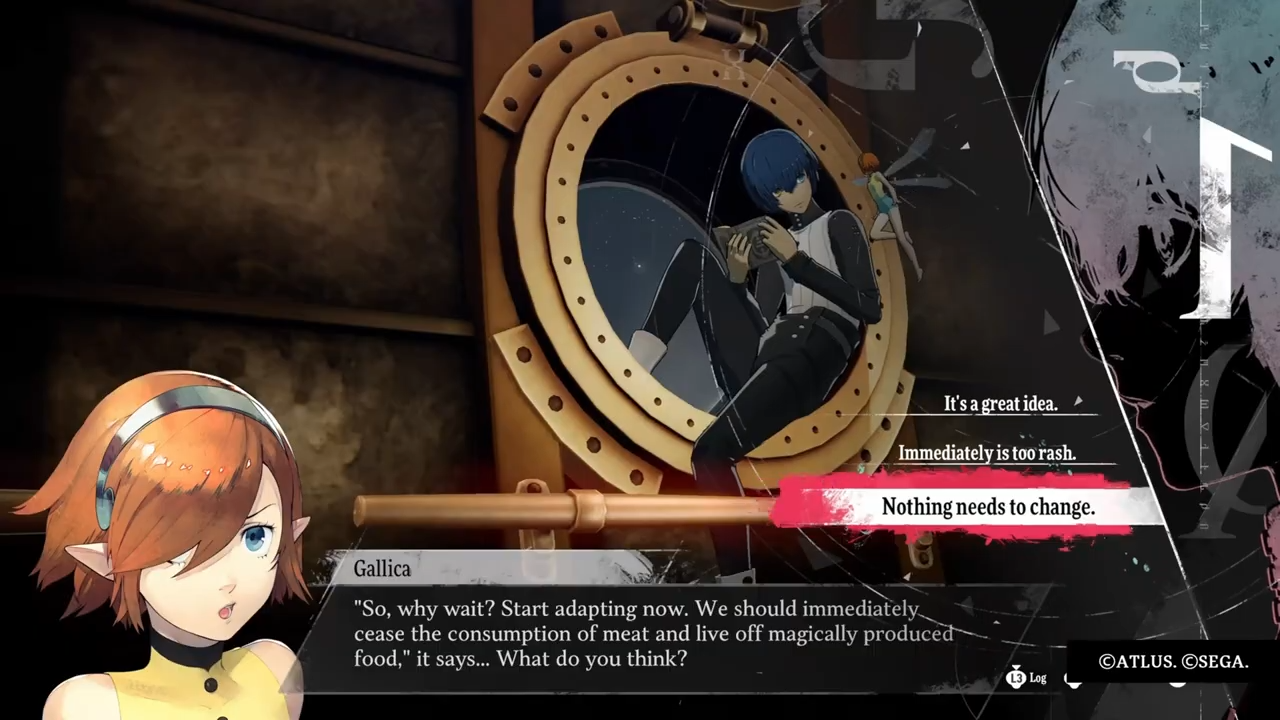
Task: Select "Immediately is too rash." response
Action: pyautogui.click(x=986, y=453)
